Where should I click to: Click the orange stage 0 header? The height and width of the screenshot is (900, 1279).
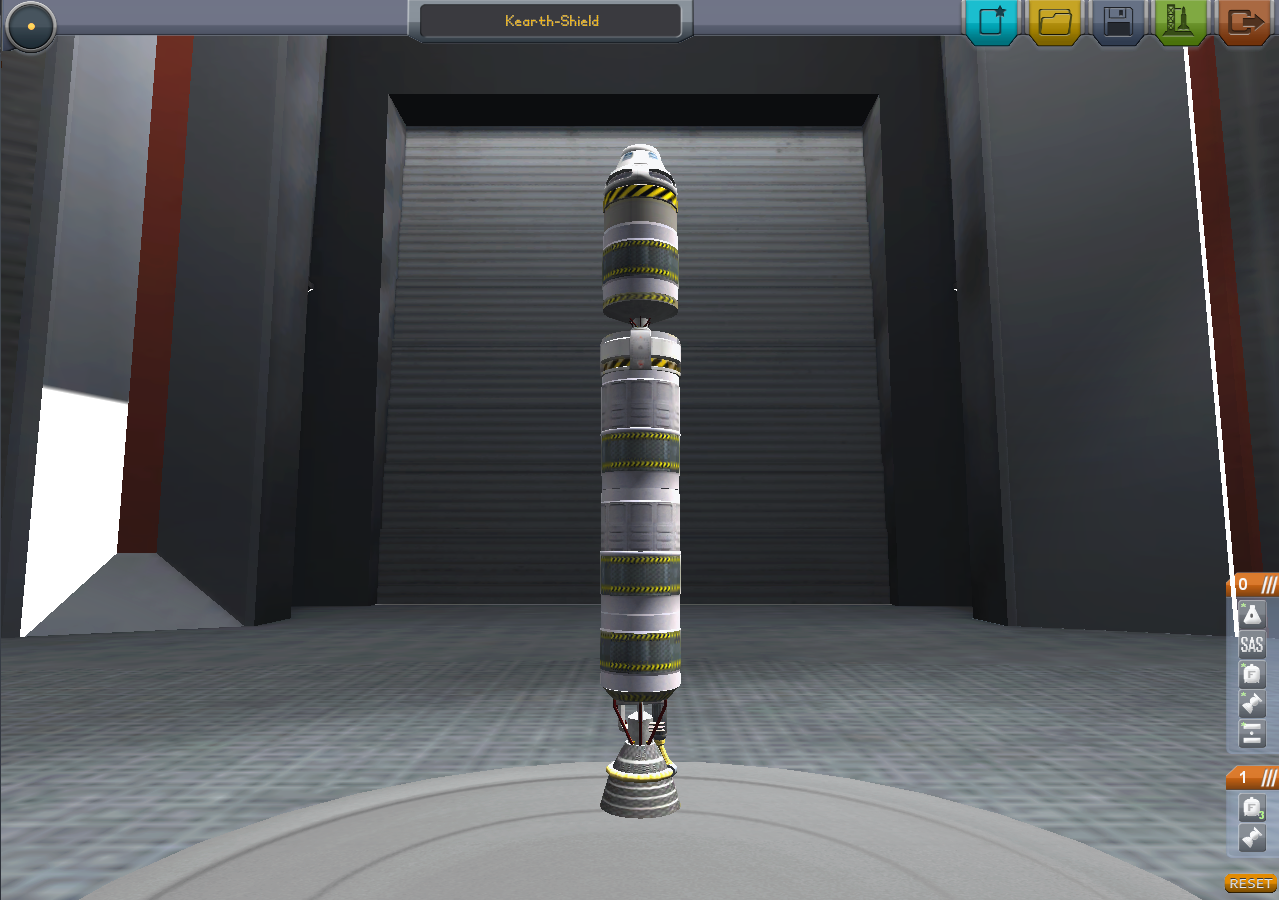pyautogui.click(x=1253, y=584)
